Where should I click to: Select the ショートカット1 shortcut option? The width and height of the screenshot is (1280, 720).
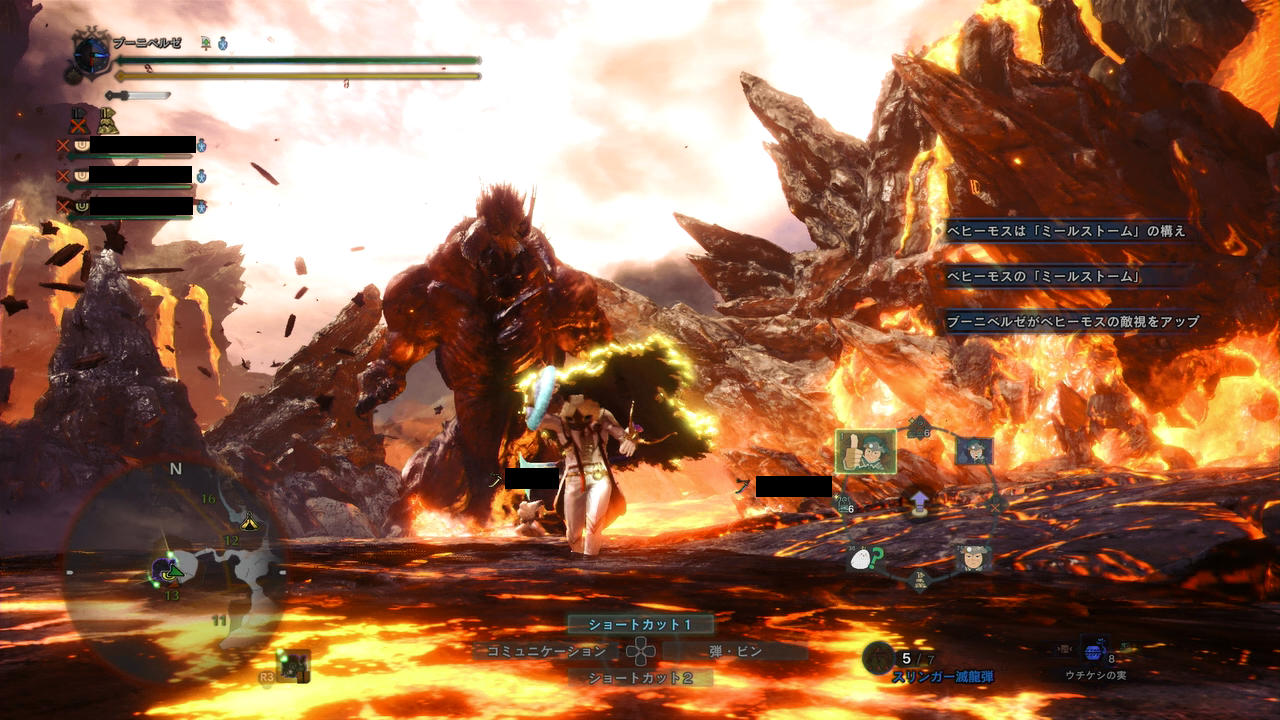coord(640,624)
